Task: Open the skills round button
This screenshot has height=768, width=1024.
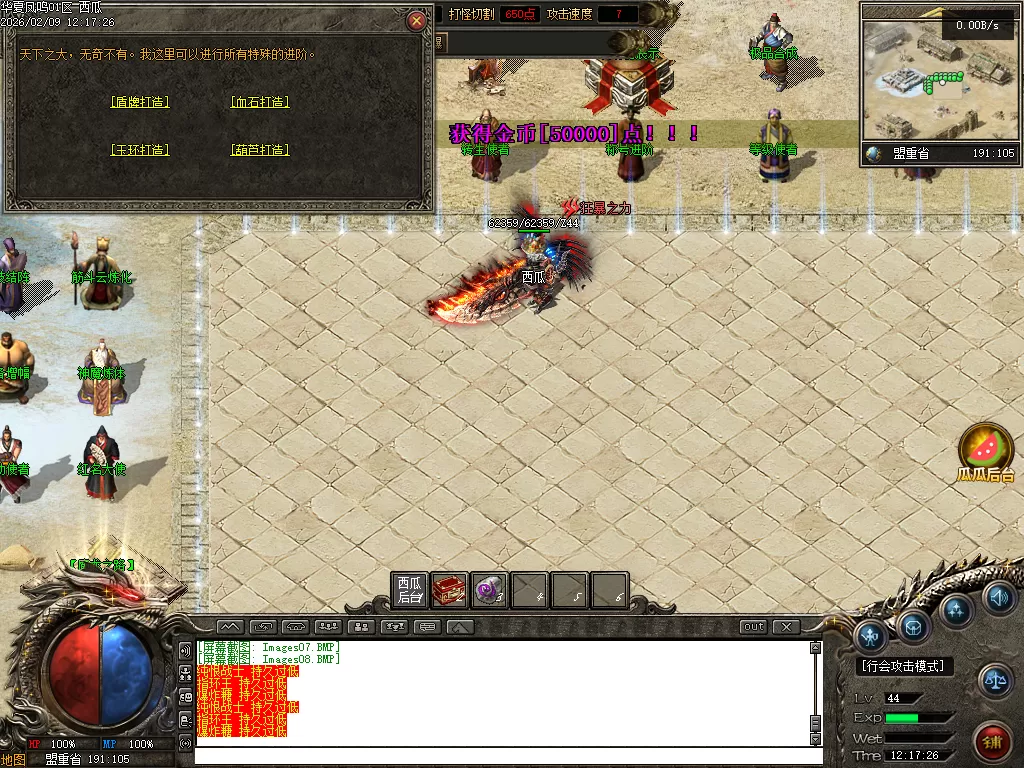Action: coord(957,609)
